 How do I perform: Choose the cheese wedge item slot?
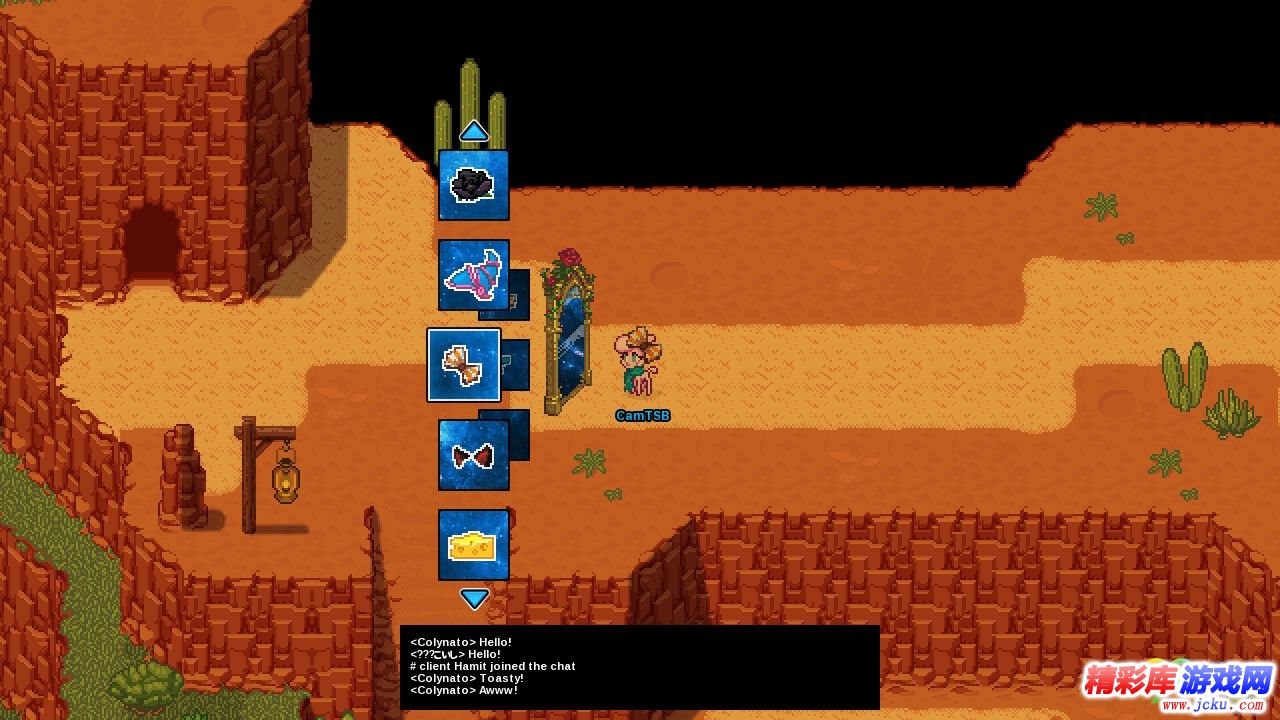[x=474, y=545]
